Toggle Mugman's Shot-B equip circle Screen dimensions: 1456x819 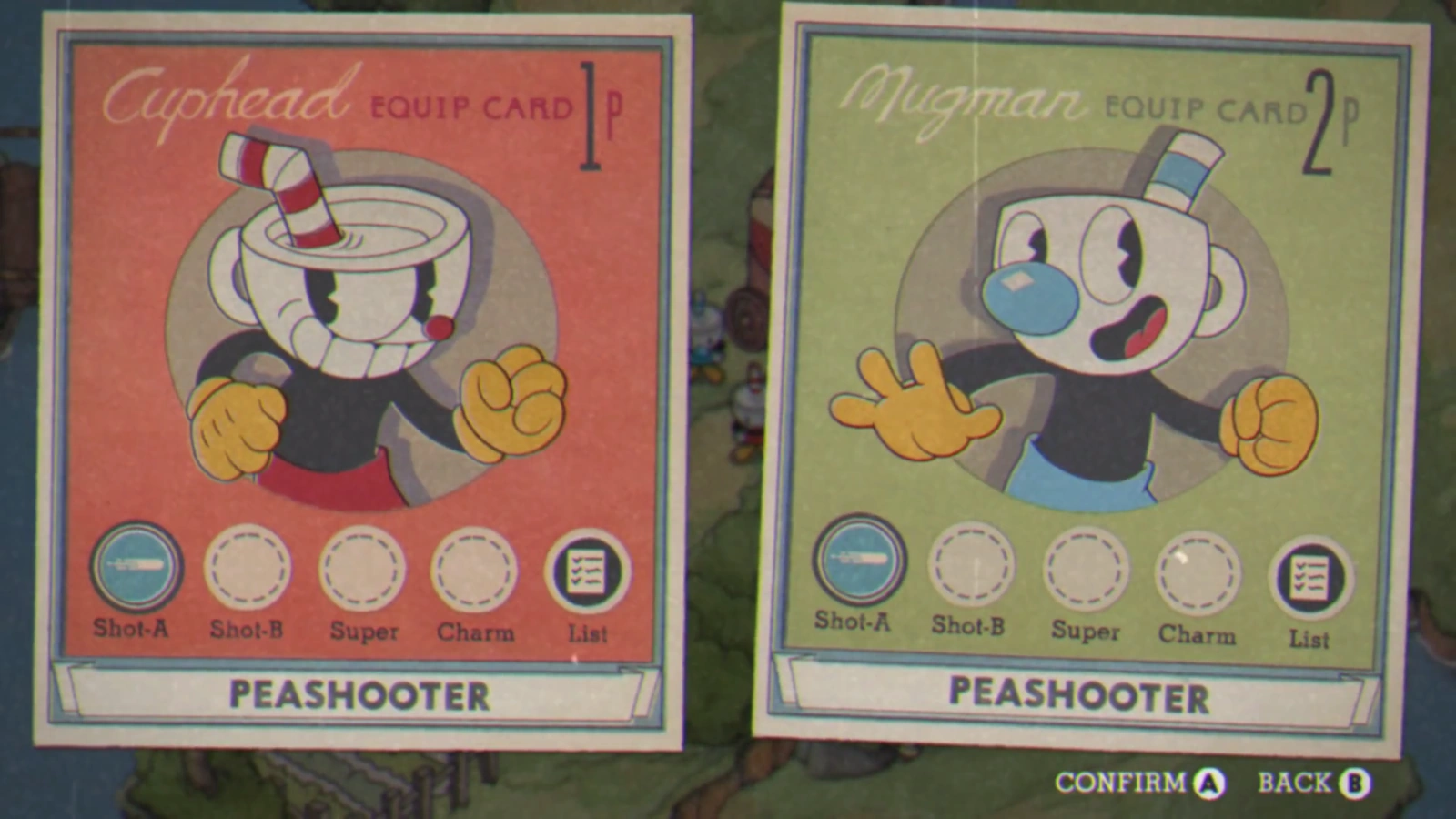point(971,569)
